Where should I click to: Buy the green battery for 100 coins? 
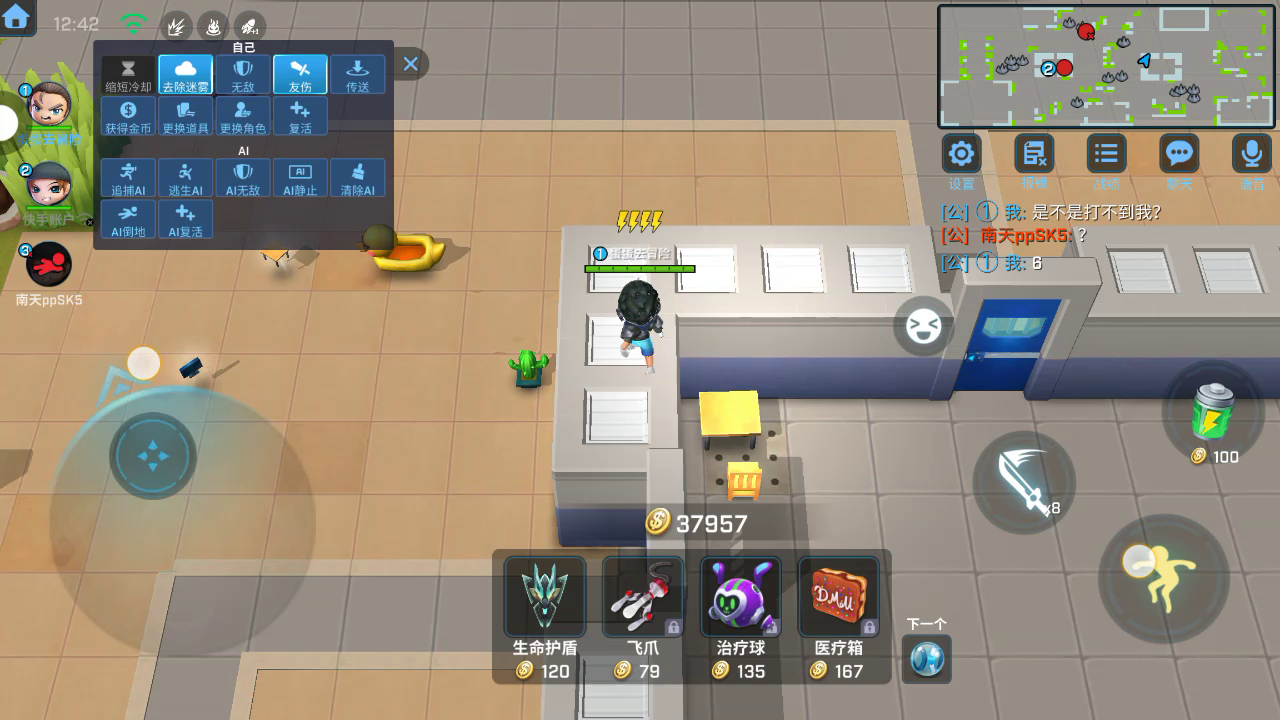pos(1213,412)
